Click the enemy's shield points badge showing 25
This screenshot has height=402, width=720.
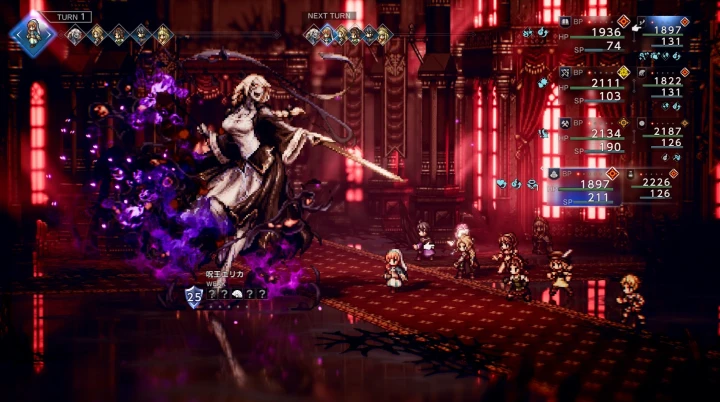(195, 295)
